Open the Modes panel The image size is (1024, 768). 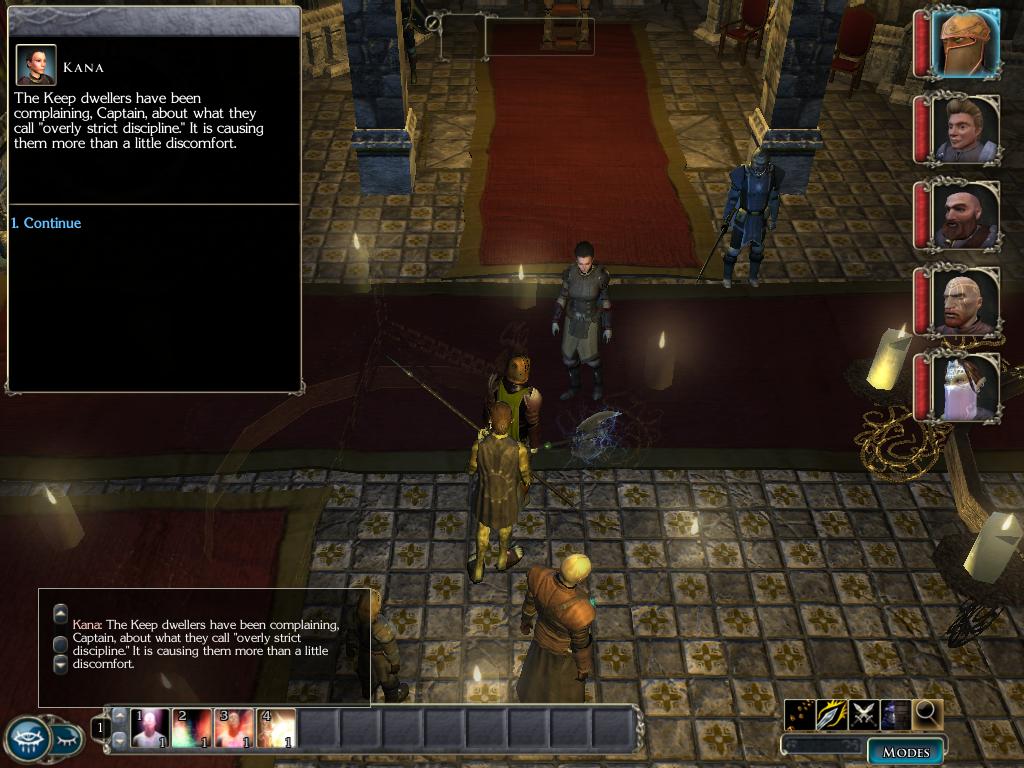(x=905, y=752)
